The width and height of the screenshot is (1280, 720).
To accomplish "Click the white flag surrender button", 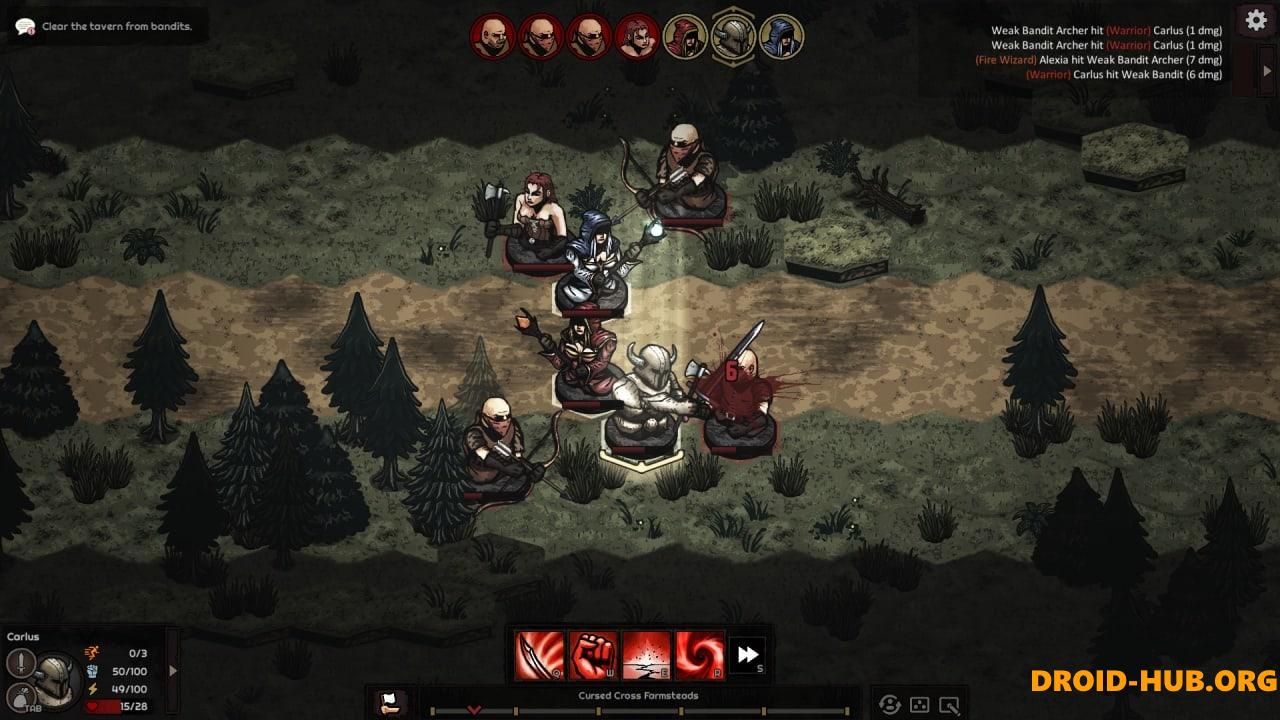I will point(390,703).
